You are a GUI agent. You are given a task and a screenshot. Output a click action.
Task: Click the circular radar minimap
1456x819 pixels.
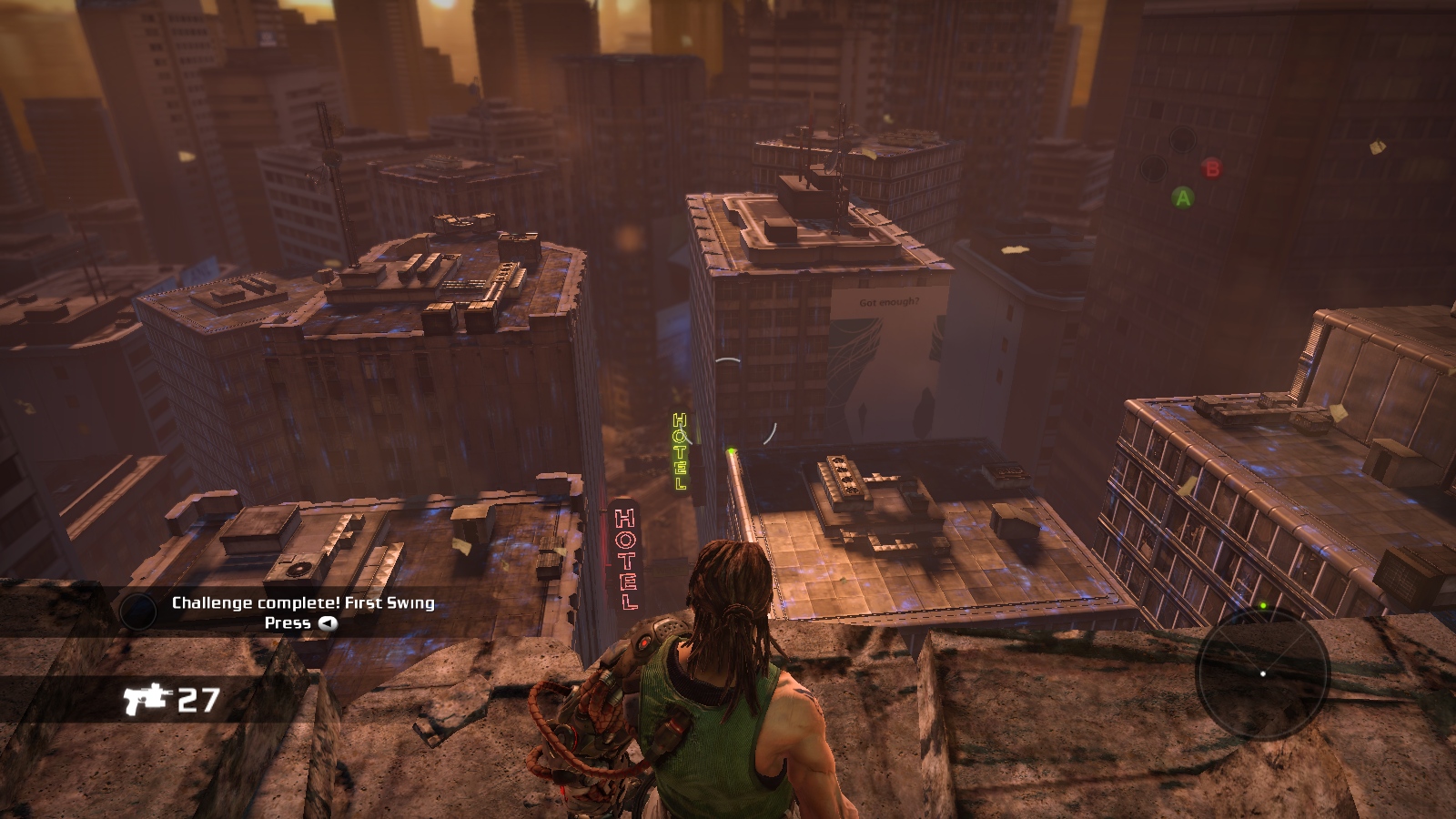[x=1262, y=672]
